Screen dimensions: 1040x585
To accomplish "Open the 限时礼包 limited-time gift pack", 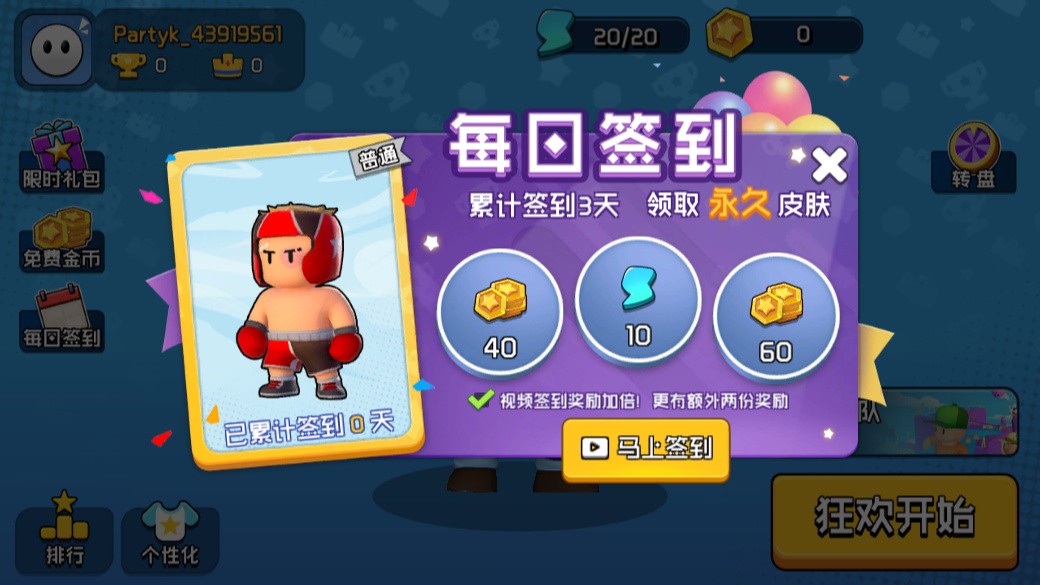I will 62,158.
